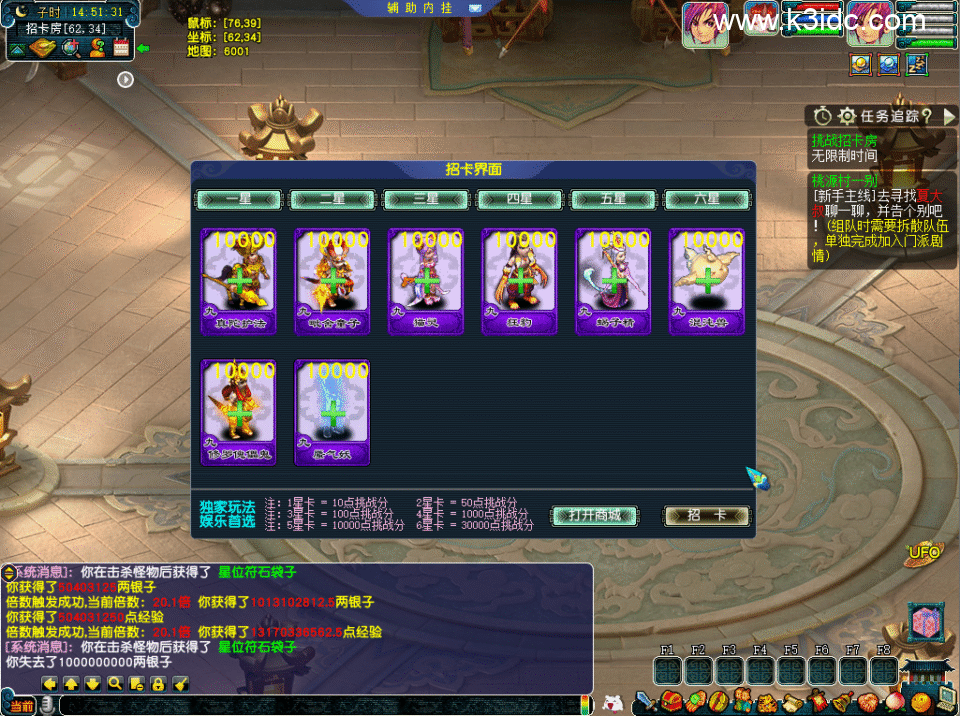
Task: Activate the 招卡 draw button
Action: coord(706,516)
